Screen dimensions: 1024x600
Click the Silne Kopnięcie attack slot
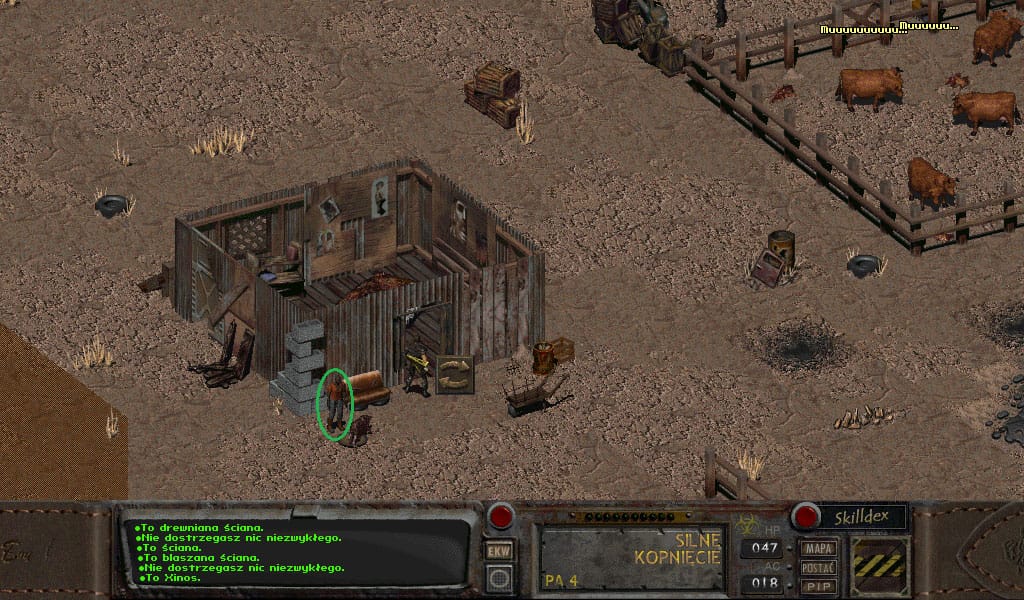(x=631, y=557)
